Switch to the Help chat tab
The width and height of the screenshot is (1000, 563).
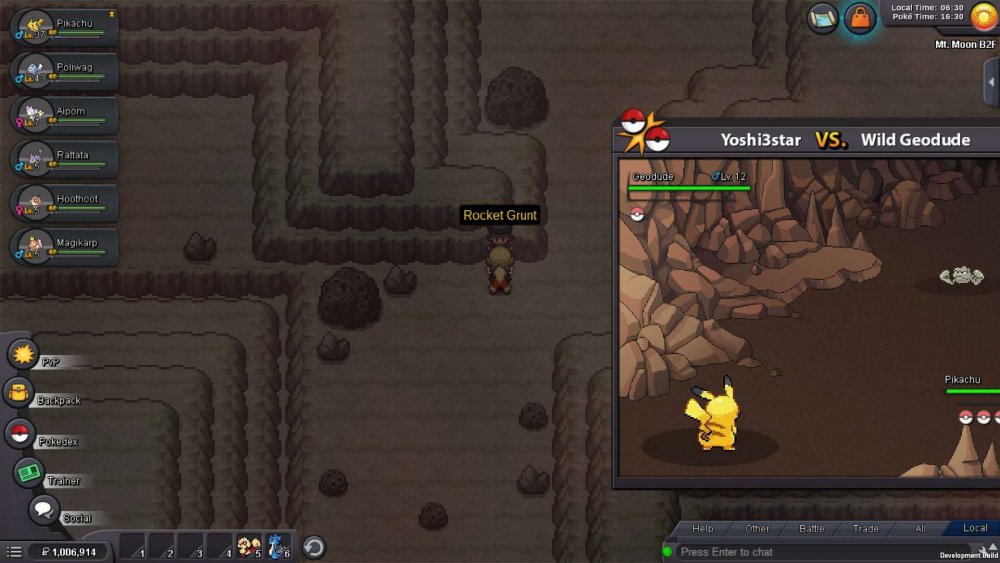(703, 528)
